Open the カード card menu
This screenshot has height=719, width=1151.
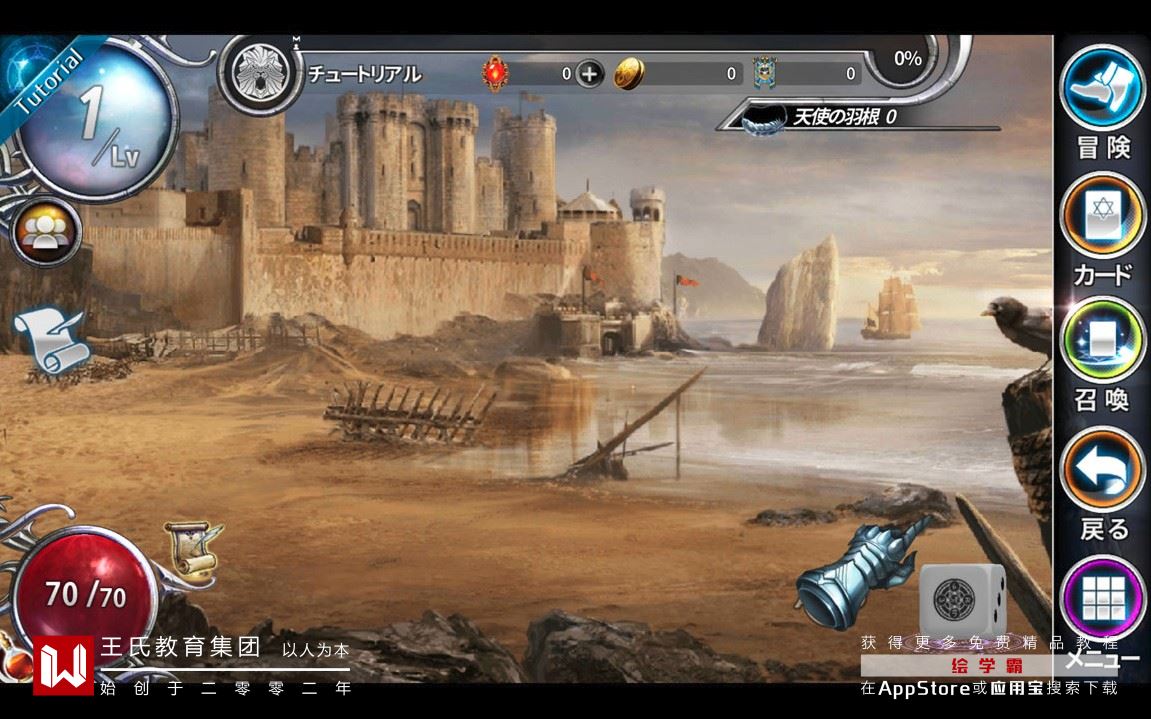[x=1102, y=215]
